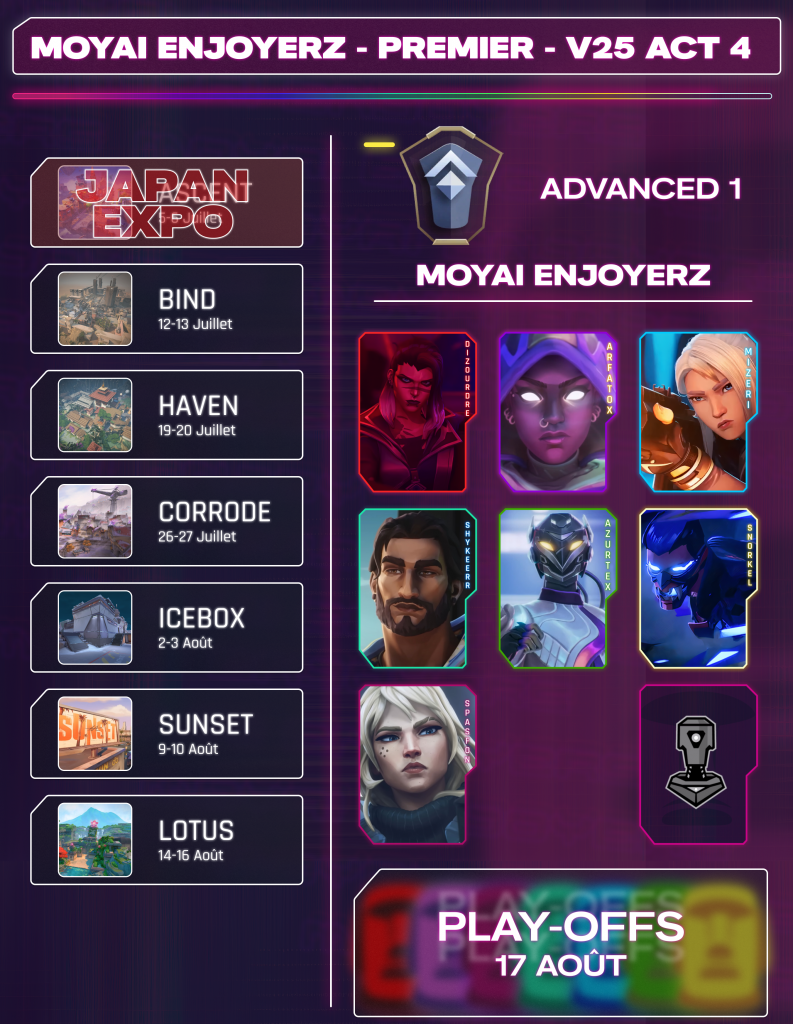Open the Sunset map row
This screenshot has height=1024, width=793.
[x=167, y=733]
